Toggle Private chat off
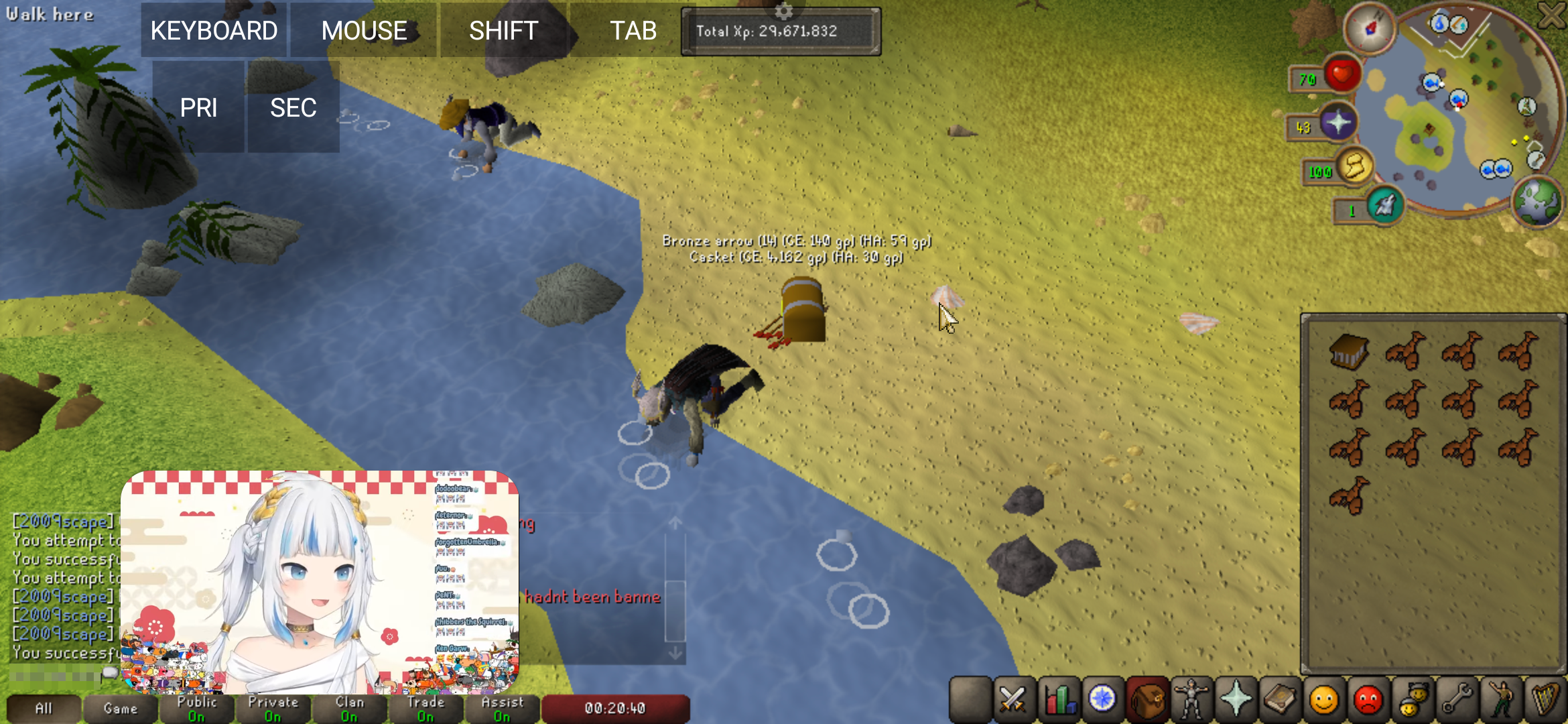This screenshot has height=724, width=1568. coord(273,707)
